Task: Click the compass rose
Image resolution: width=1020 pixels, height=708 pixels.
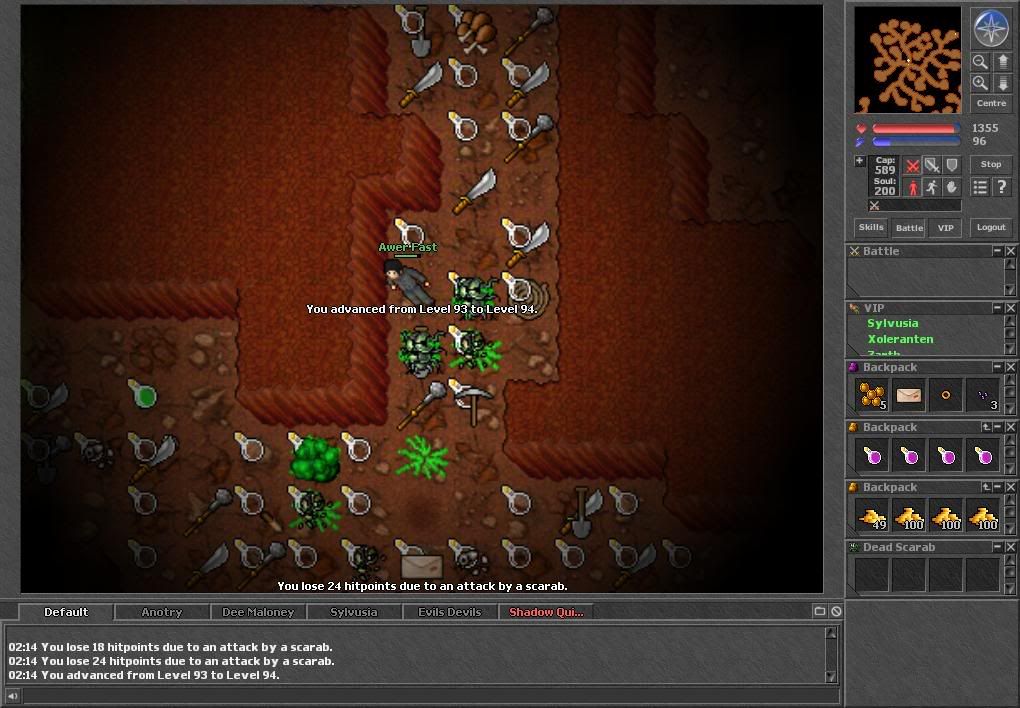Action: point(991,28)
